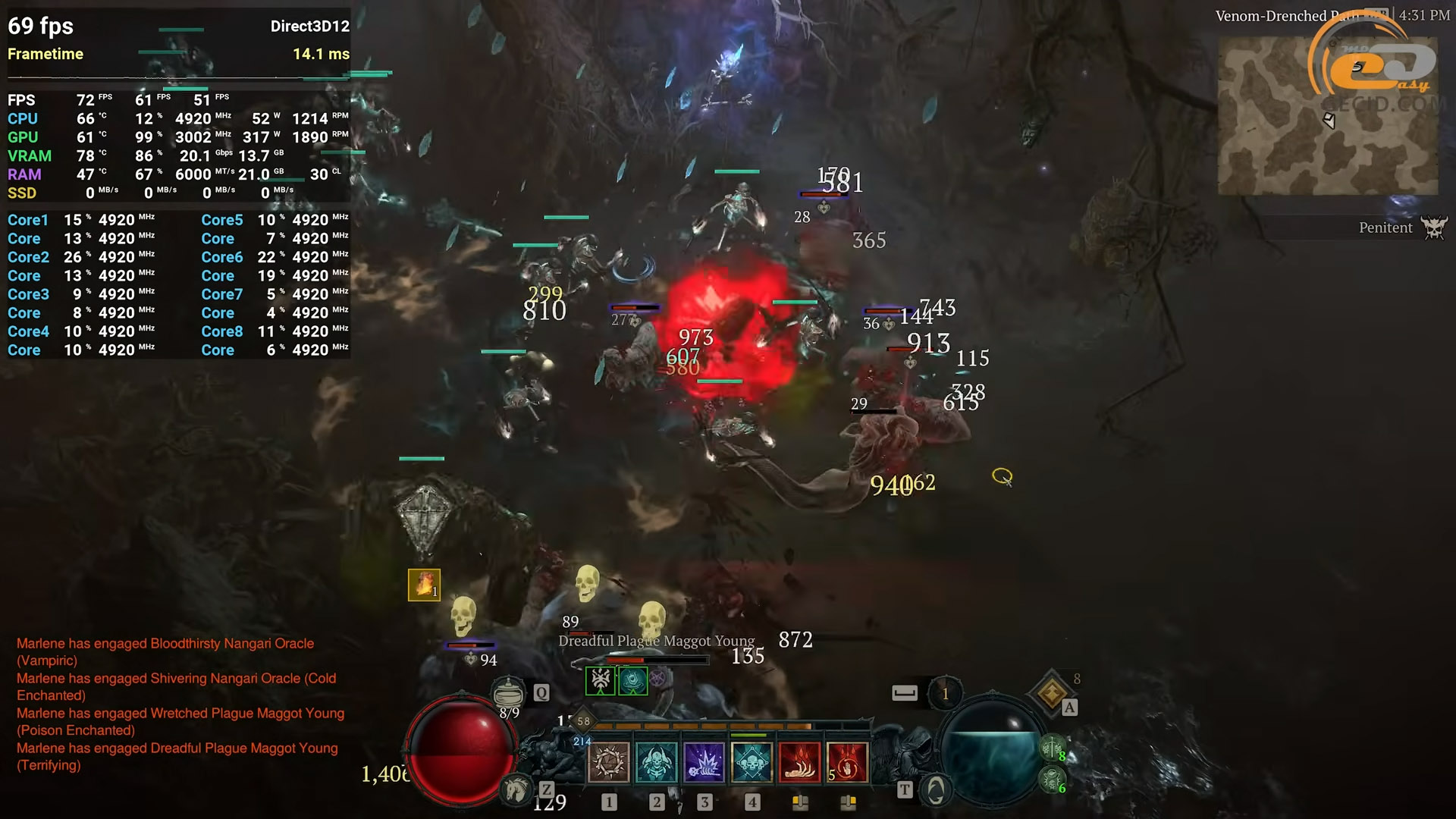This screenshot has height=819, width=1456.
Task: Drink the healing potion
Action: point(508,692)
